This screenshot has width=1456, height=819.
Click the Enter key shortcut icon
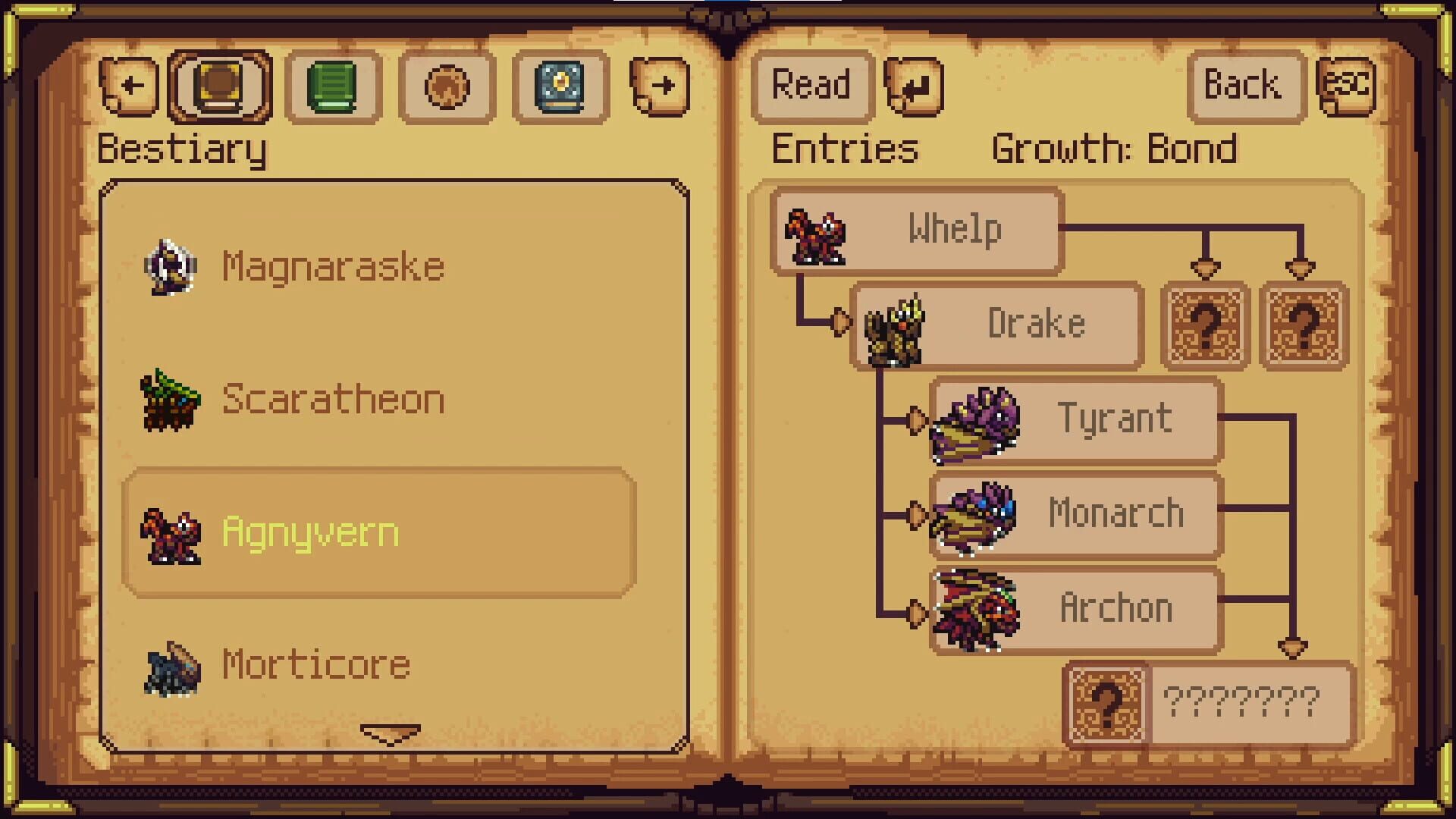pyautogui.click(x=914, y=85)
